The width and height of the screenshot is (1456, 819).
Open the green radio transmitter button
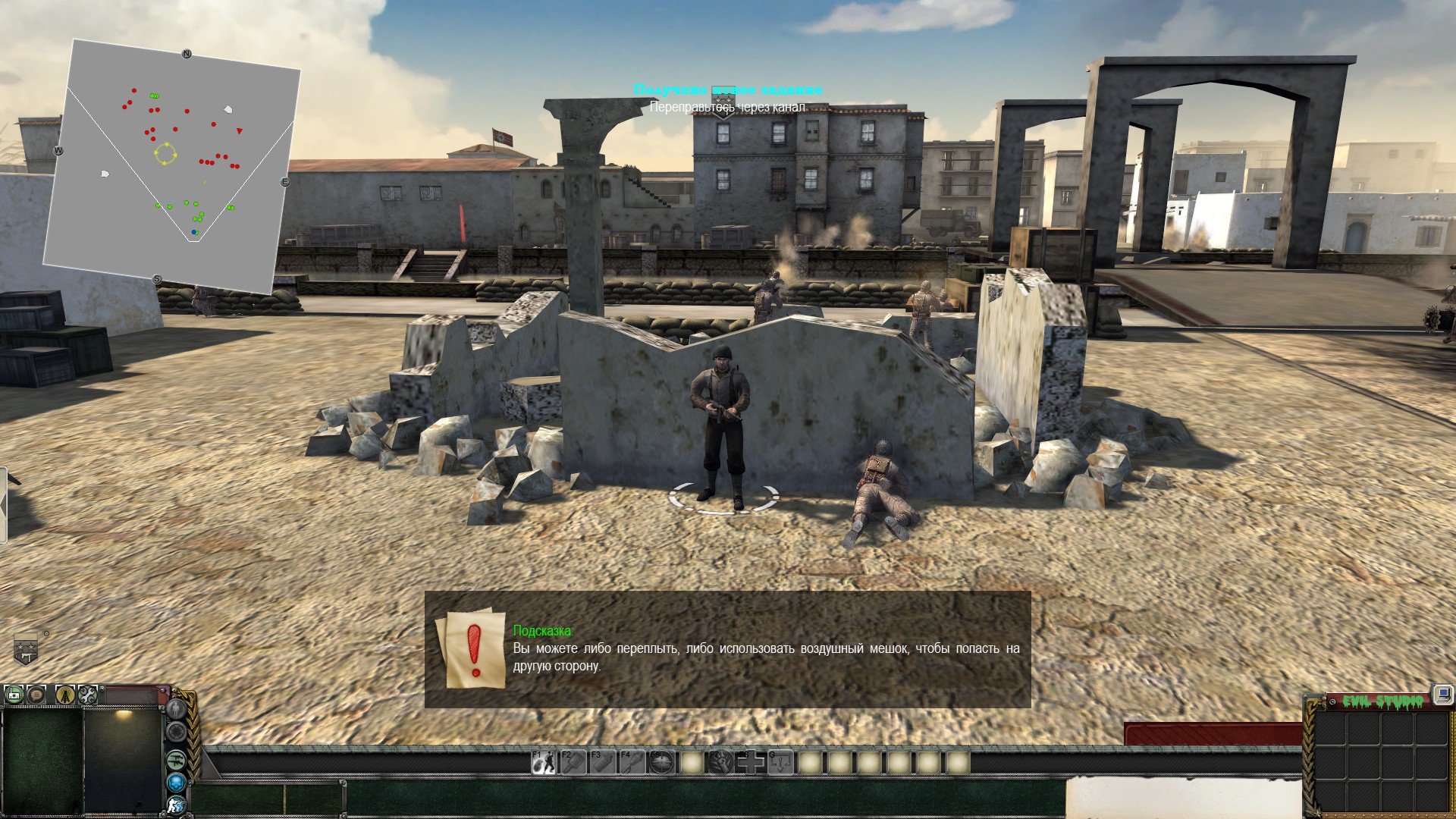(14, 695)
